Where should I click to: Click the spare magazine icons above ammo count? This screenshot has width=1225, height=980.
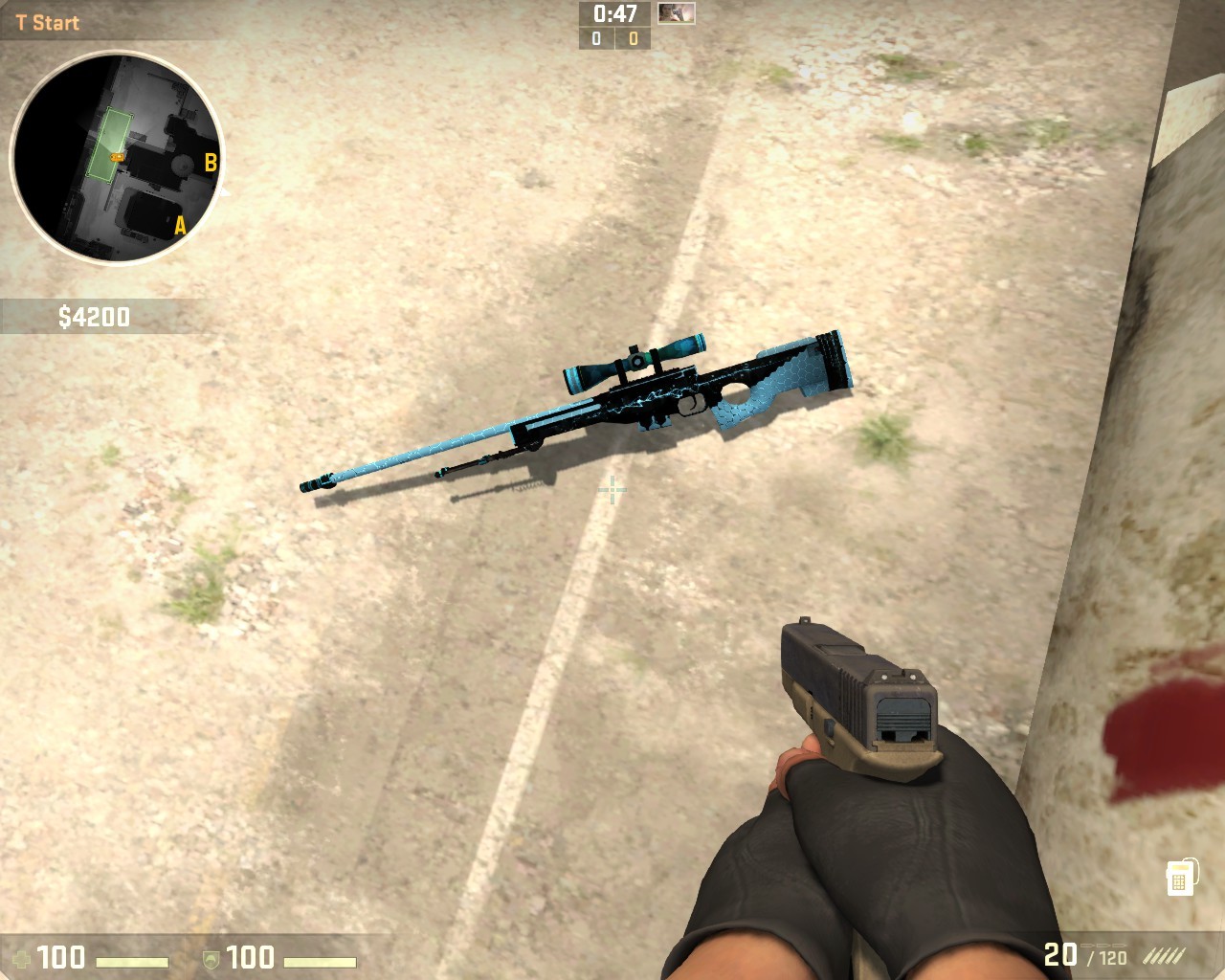[1102, 946]
